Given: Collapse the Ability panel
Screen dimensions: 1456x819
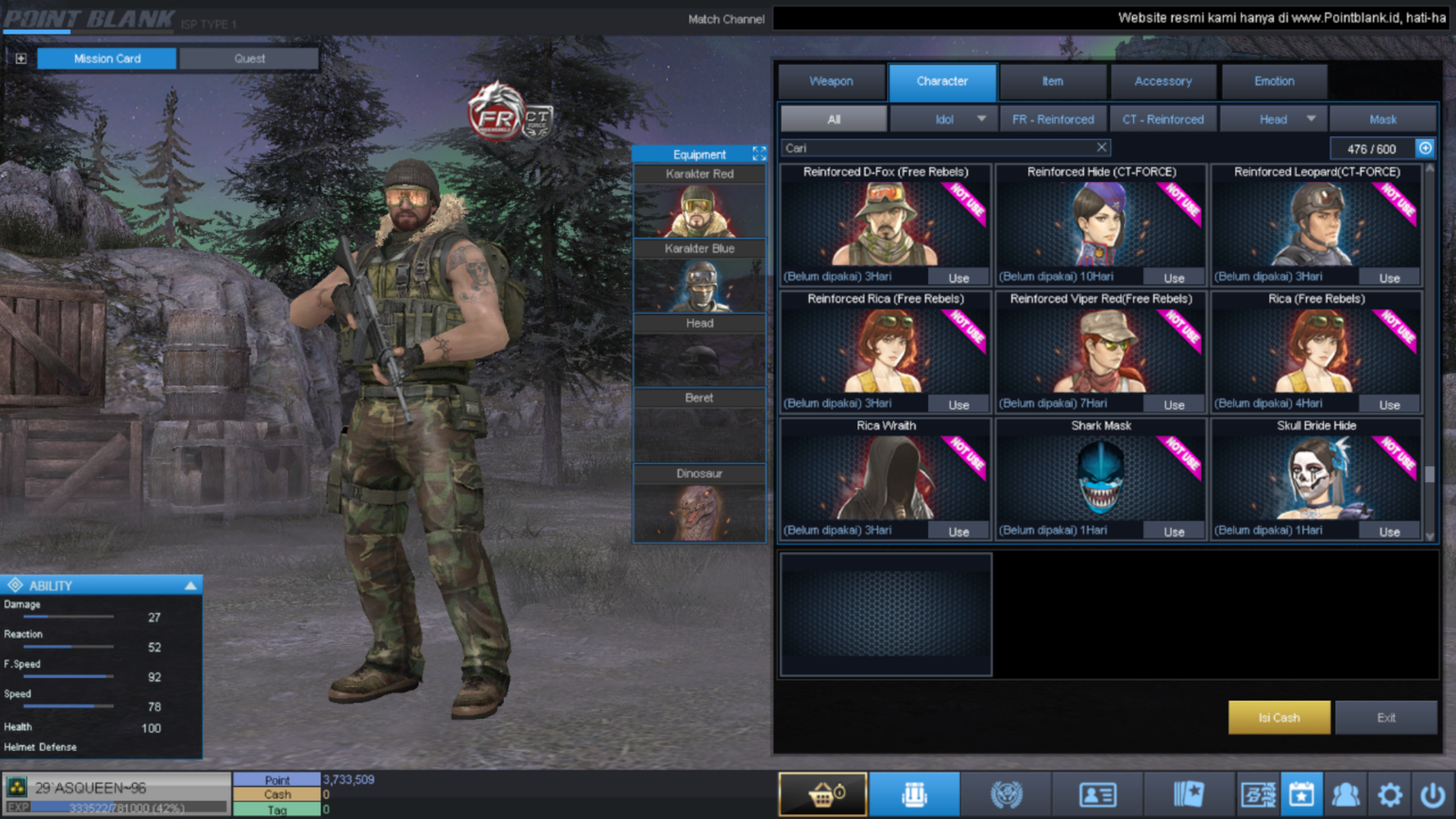Looking at the screenshot, I should coord(190,585).
